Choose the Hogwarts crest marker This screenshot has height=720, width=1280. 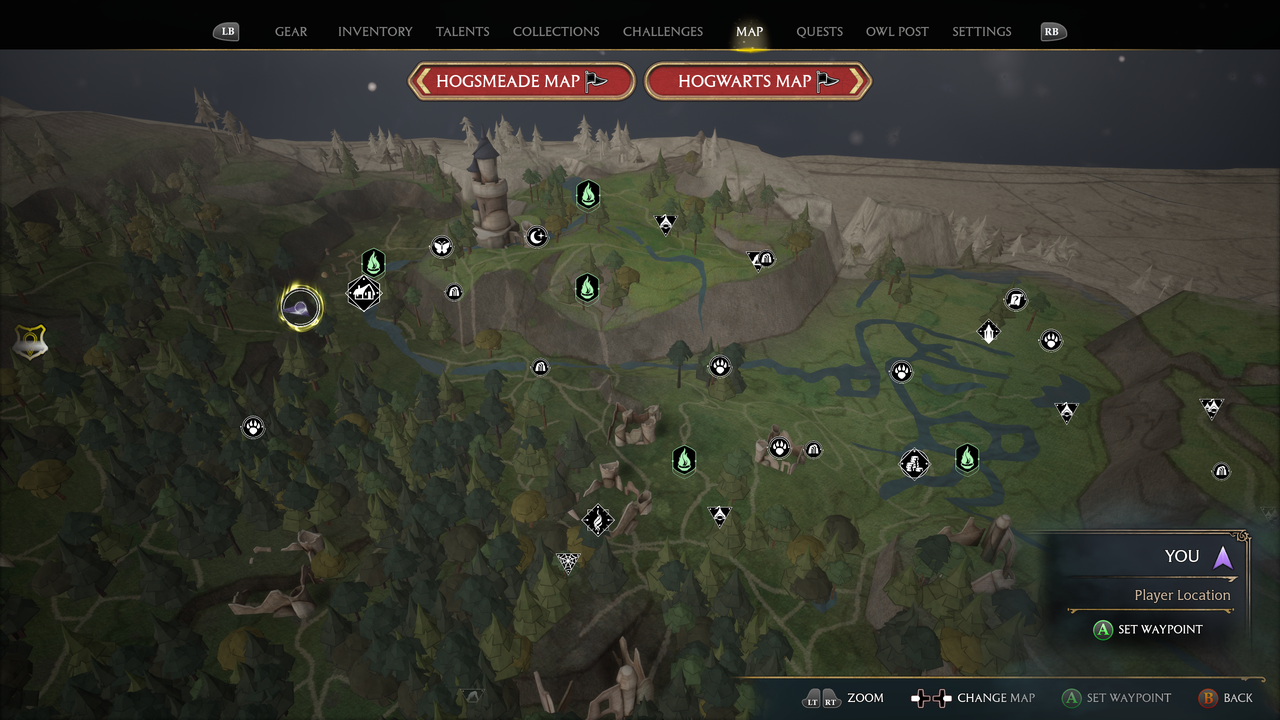click(31, 343)
